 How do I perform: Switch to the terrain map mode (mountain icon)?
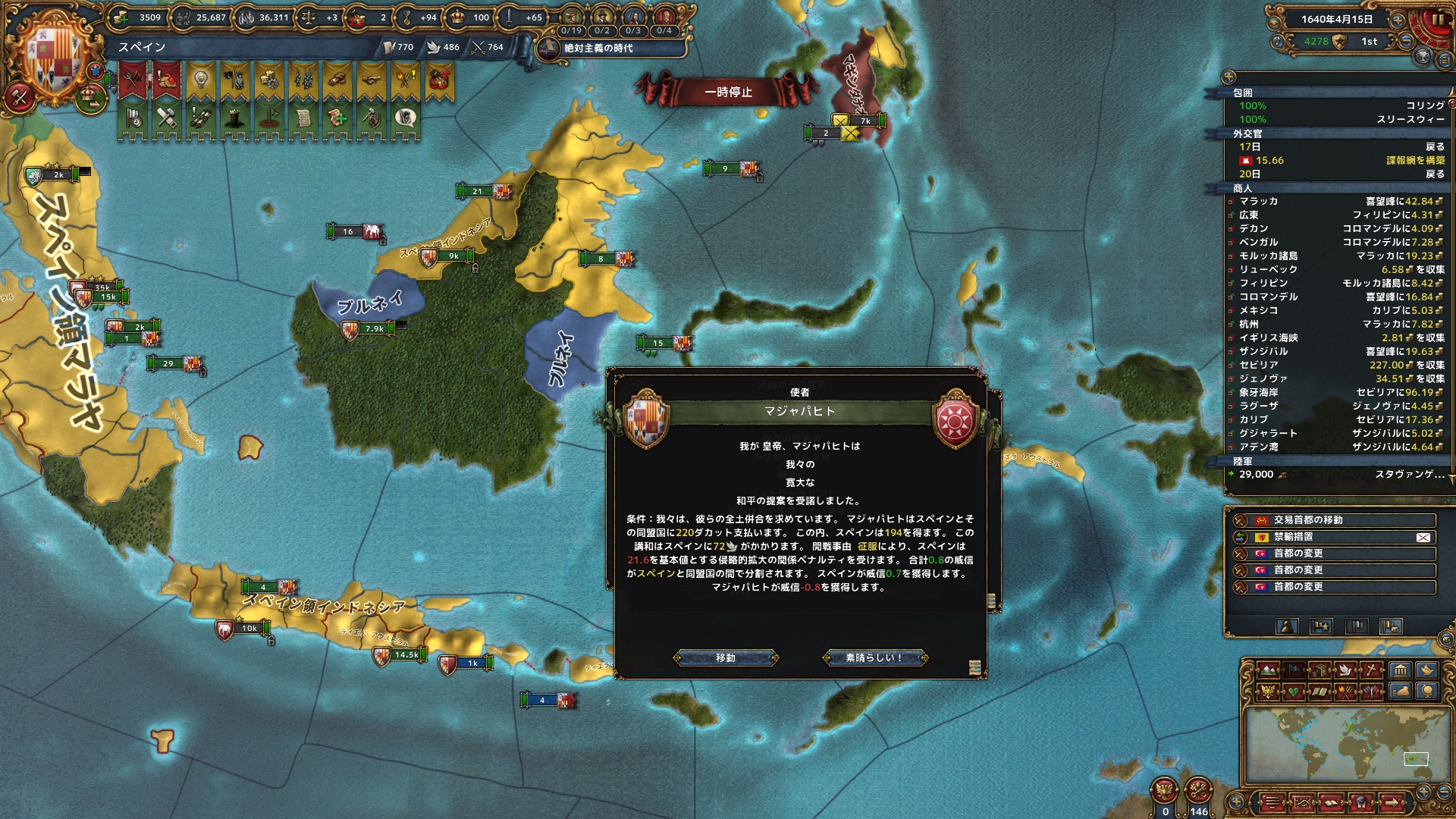coord(1268,670)
